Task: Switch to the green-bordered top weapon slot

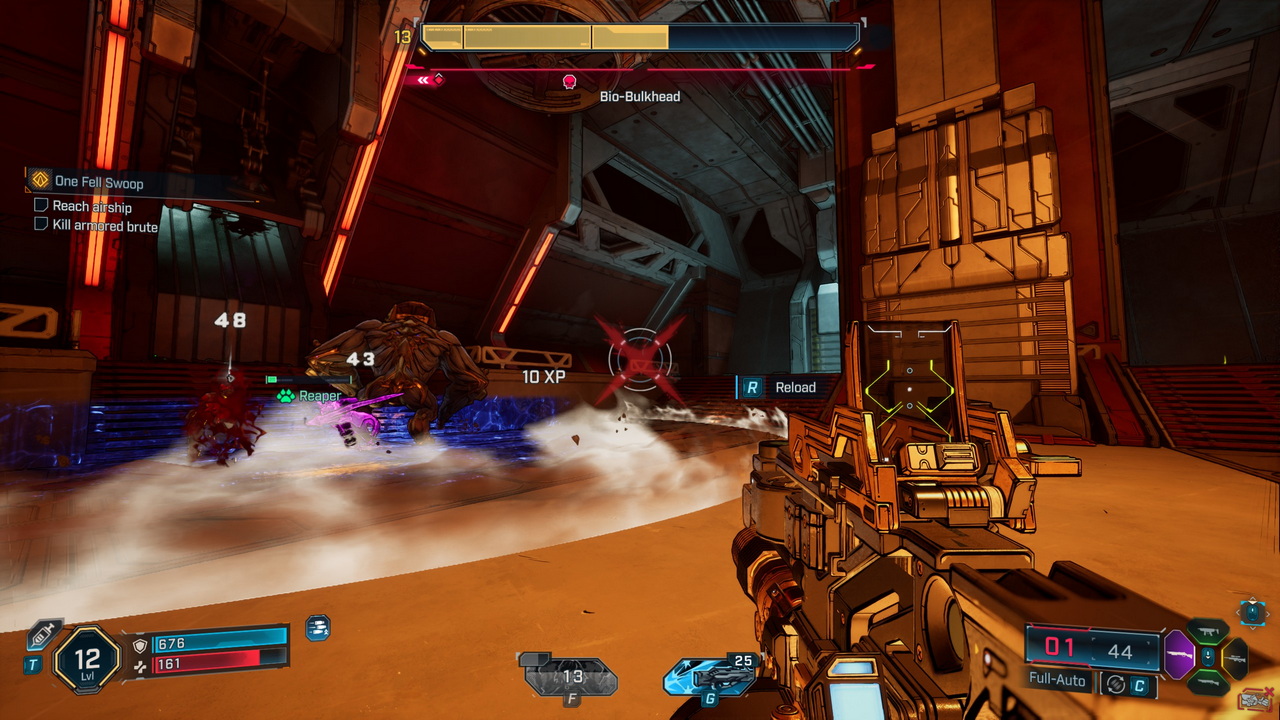Action: point(1208,632)
